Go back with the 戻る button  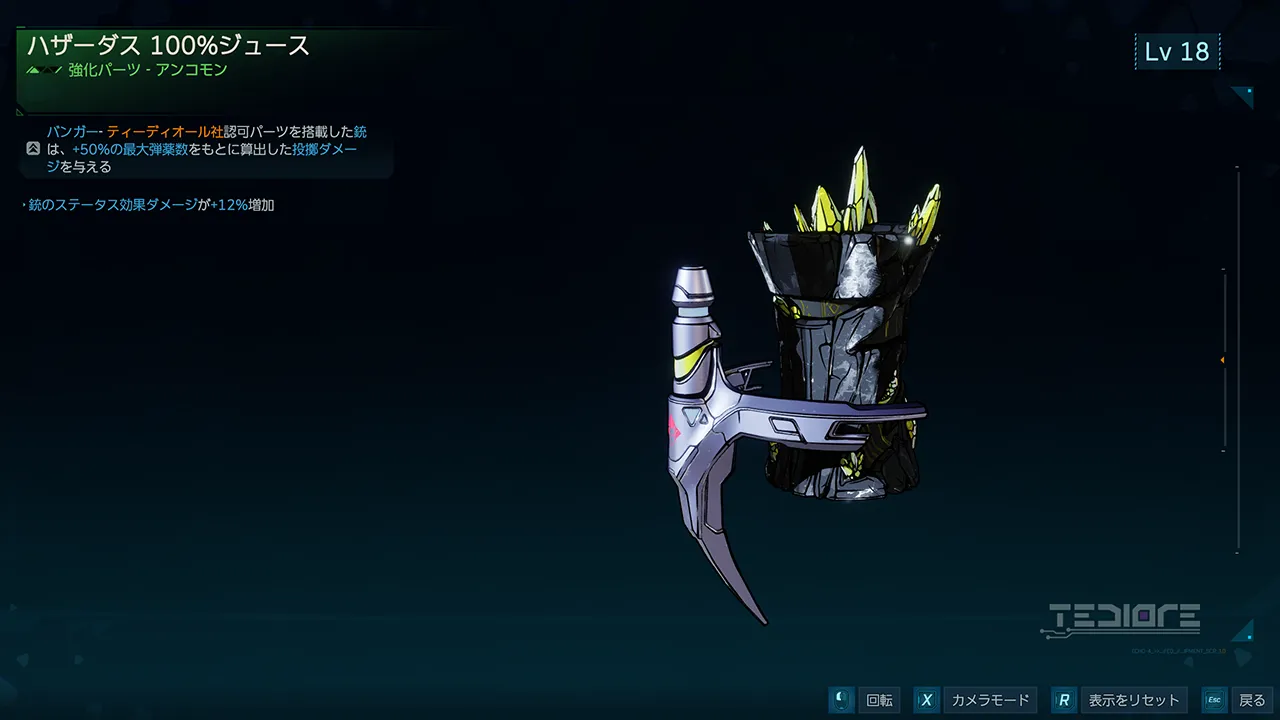(1251, 700)
